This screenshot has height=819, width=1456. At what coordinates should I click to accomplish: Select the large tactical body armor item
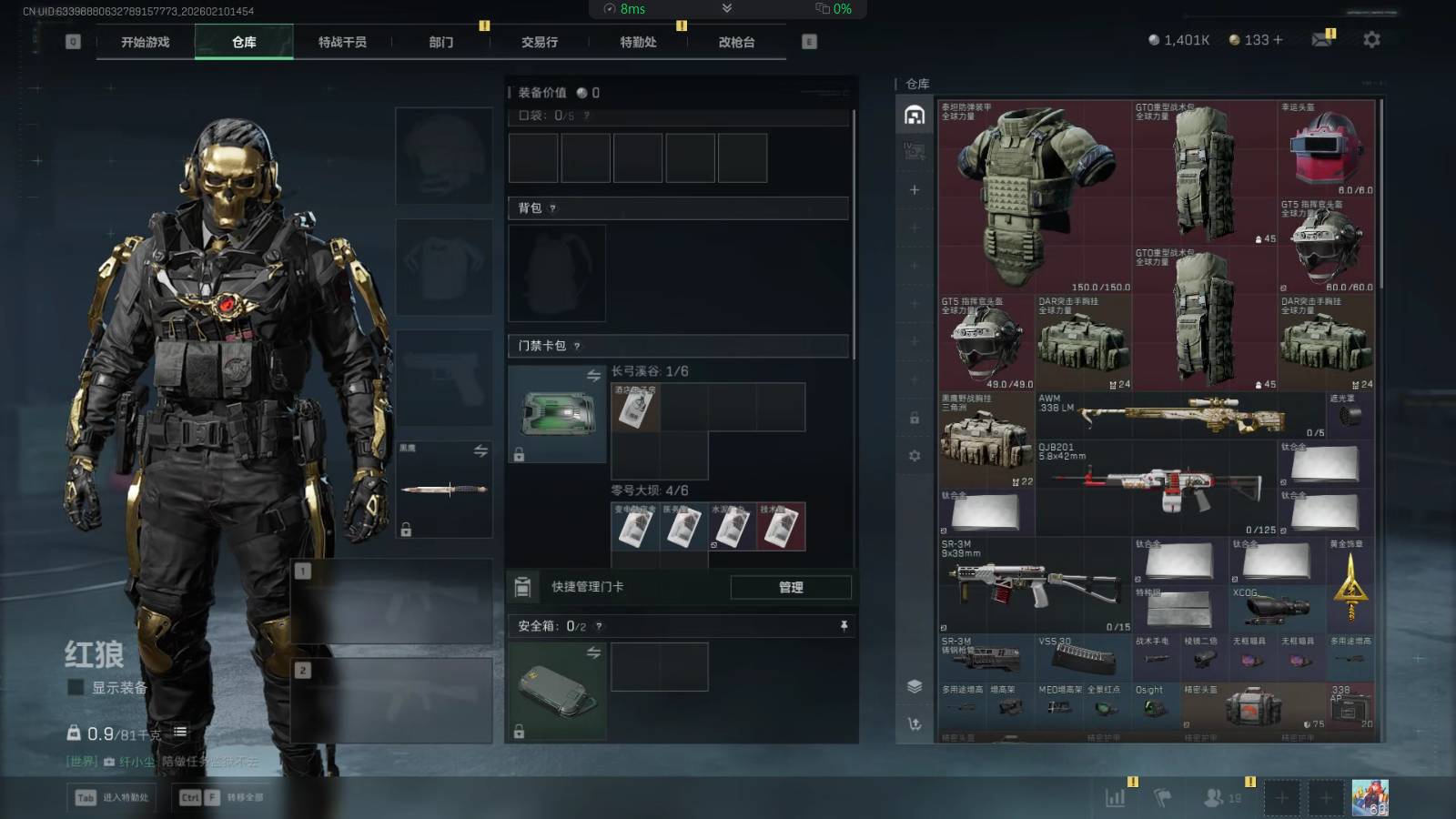coord(1035,196)
